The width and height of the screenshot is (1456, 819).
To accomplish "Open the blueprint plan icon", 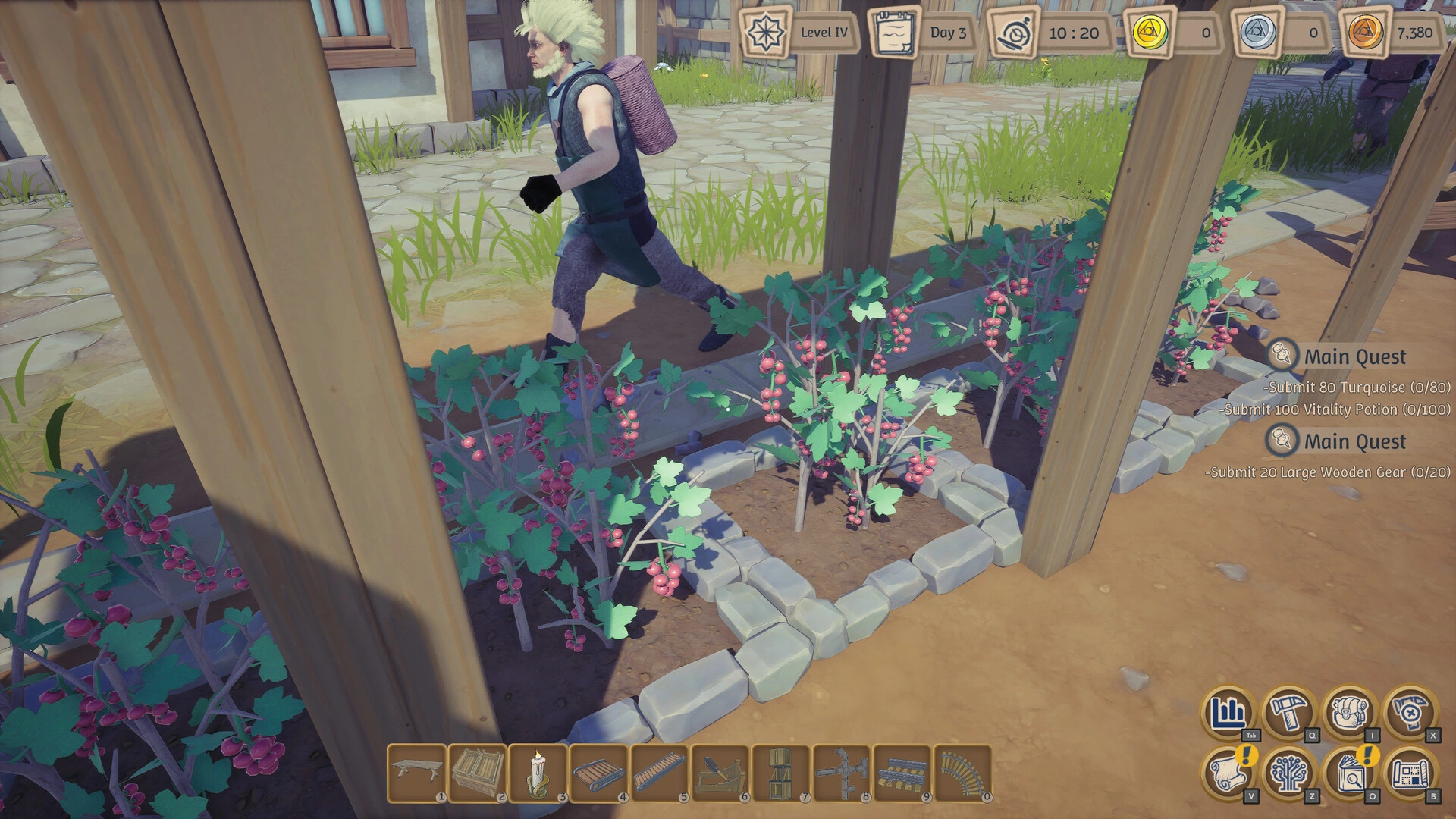I will click(1410, 773).
